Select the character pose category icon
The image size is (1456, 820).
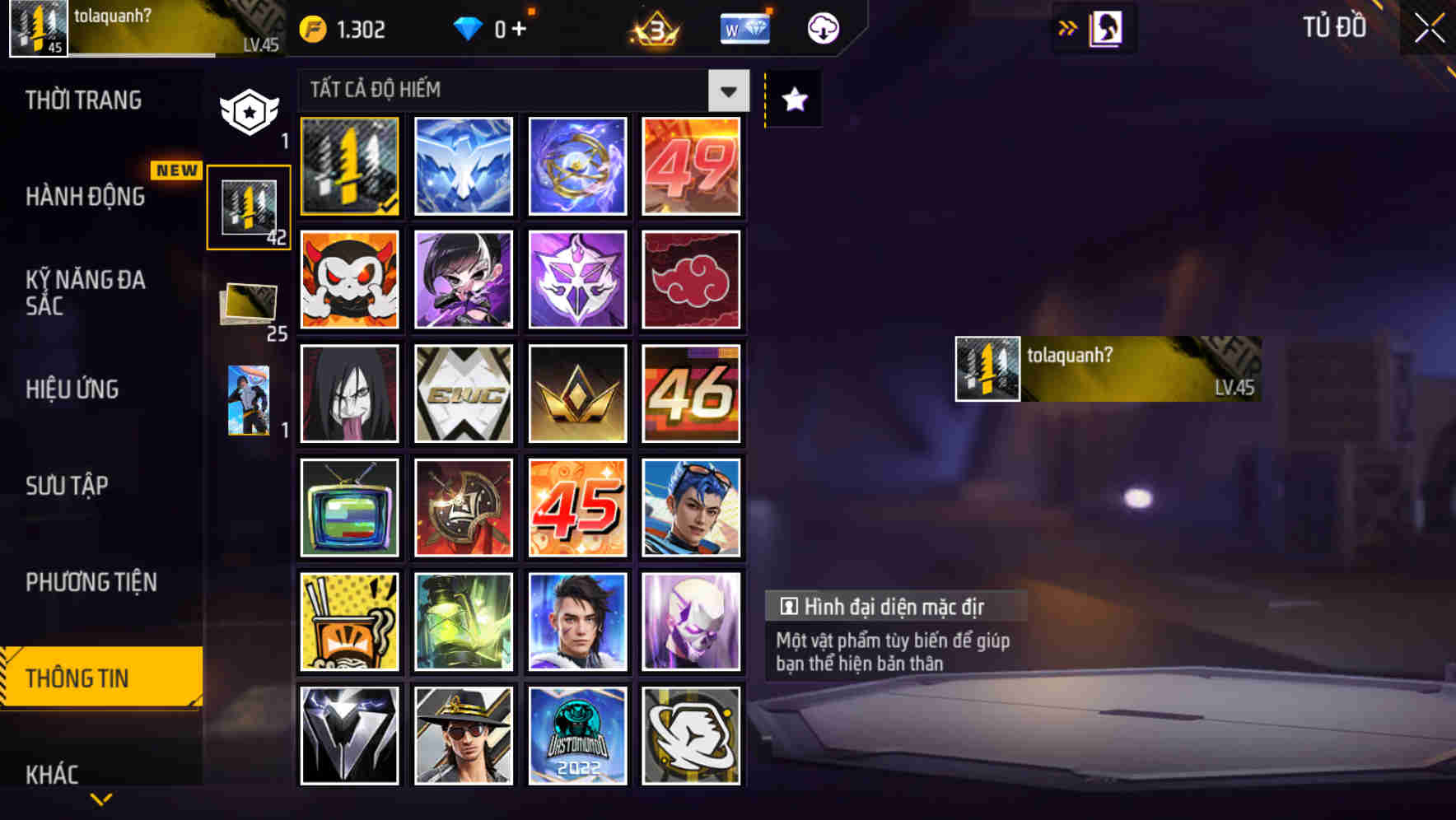coord(250,399)
